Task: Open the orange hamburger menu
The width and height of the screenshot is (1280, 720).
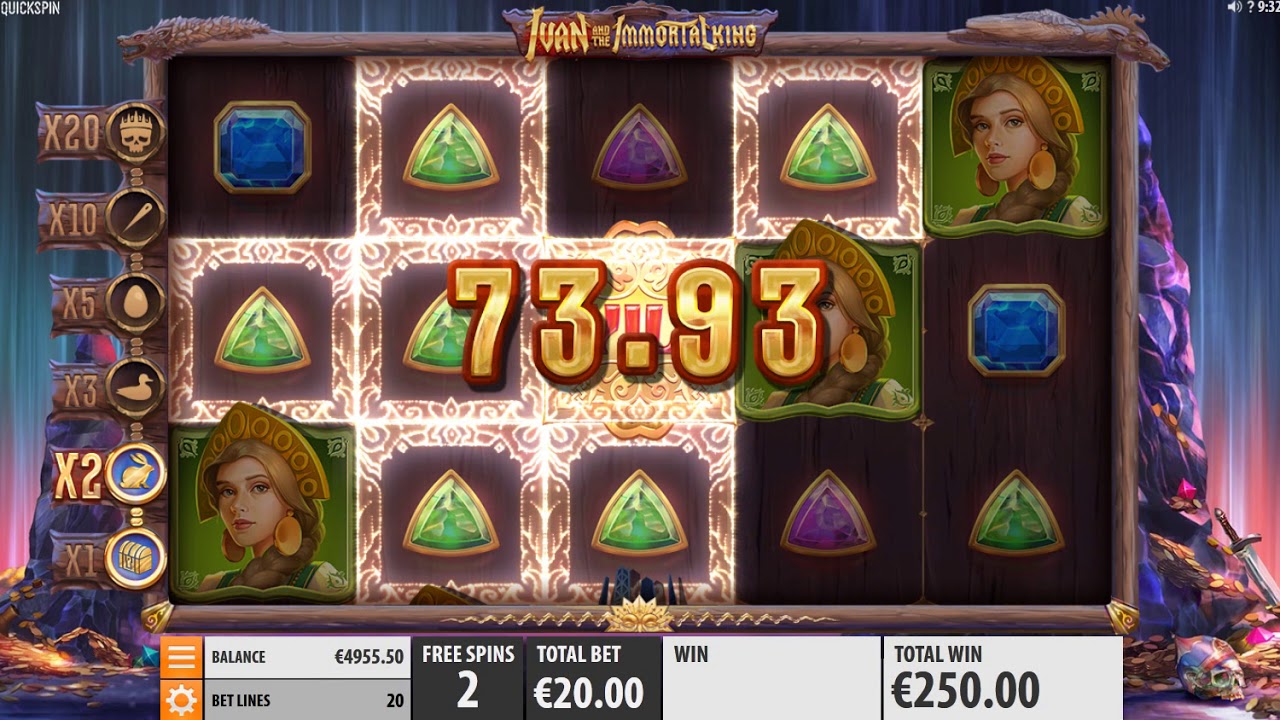Action: tap(181, 657)
